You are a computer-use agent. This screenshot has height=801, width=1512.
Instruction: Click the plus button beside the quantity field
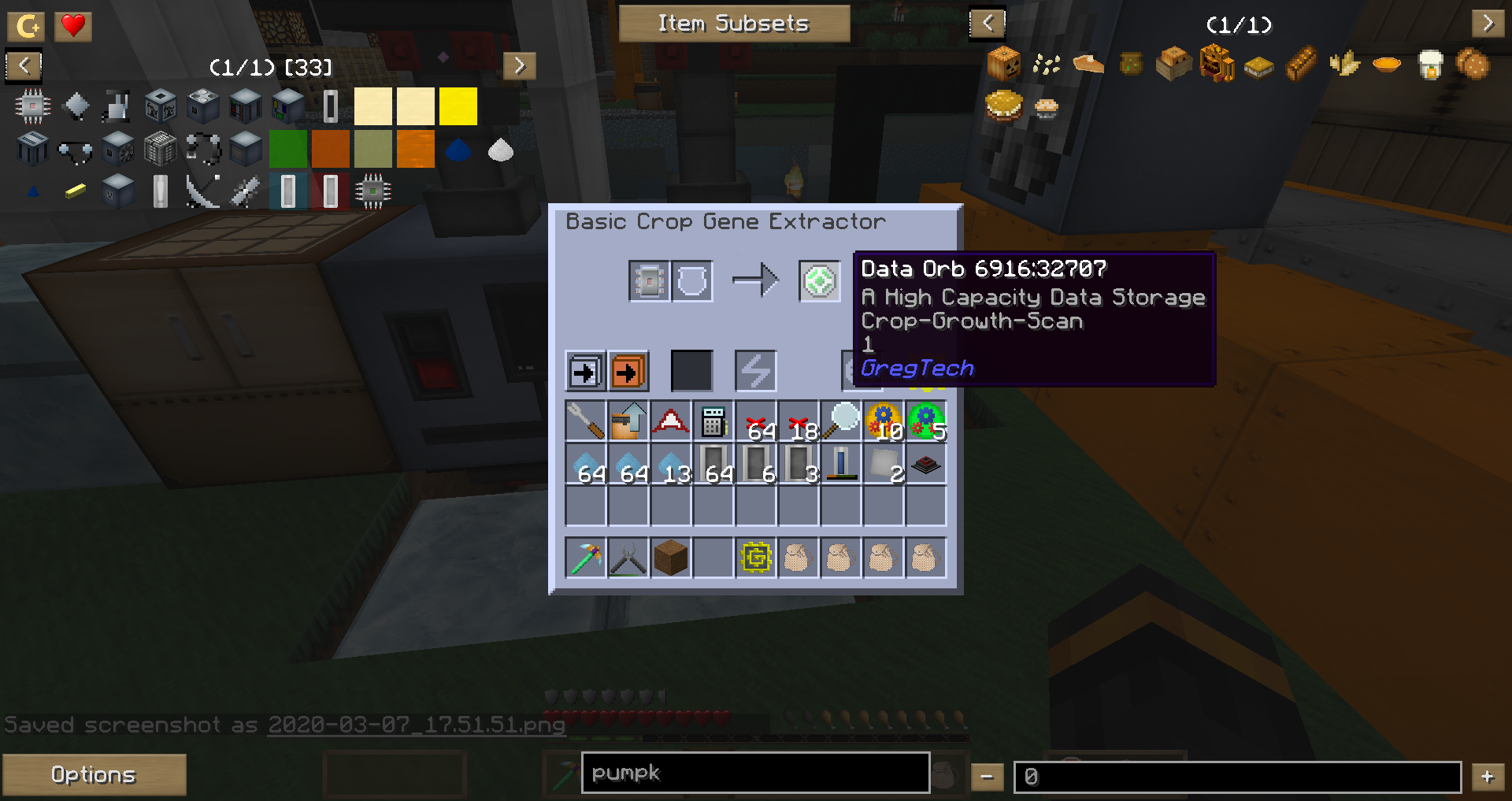click(x=1487, y=775)
